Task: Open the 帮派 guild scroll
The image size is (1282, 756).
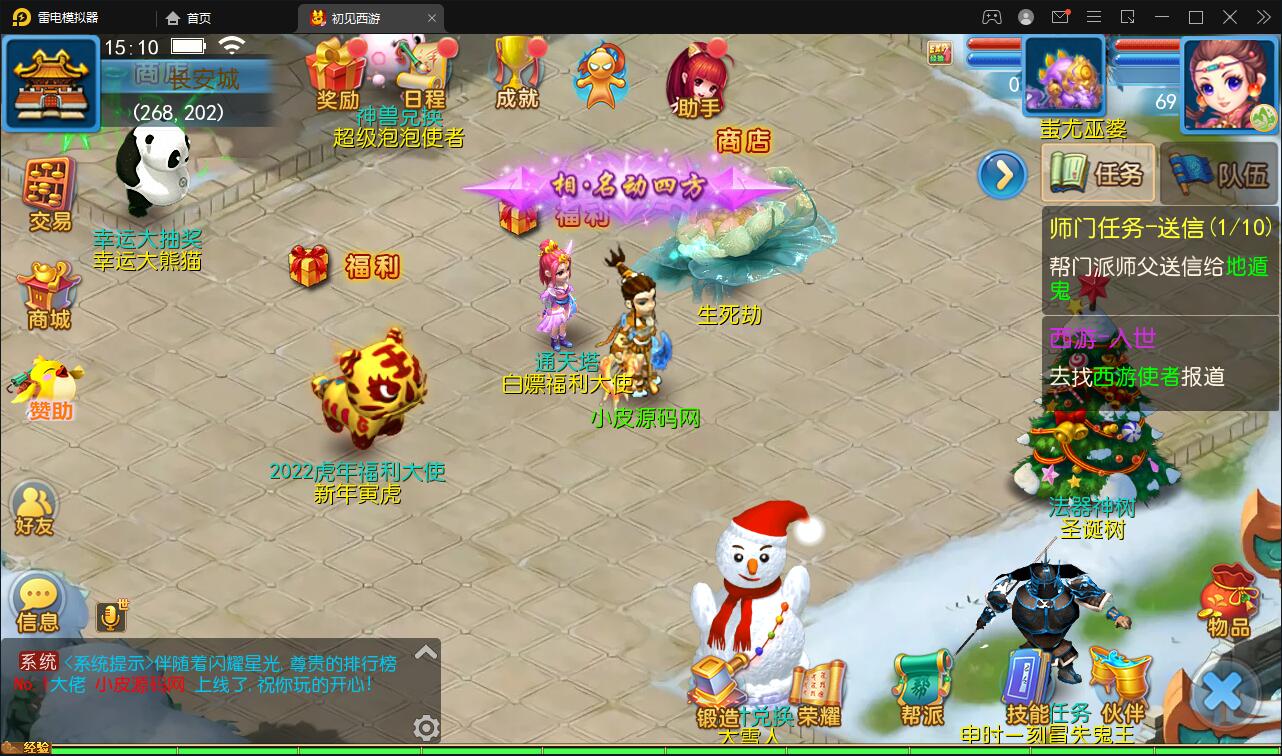Action: (921, 687)
